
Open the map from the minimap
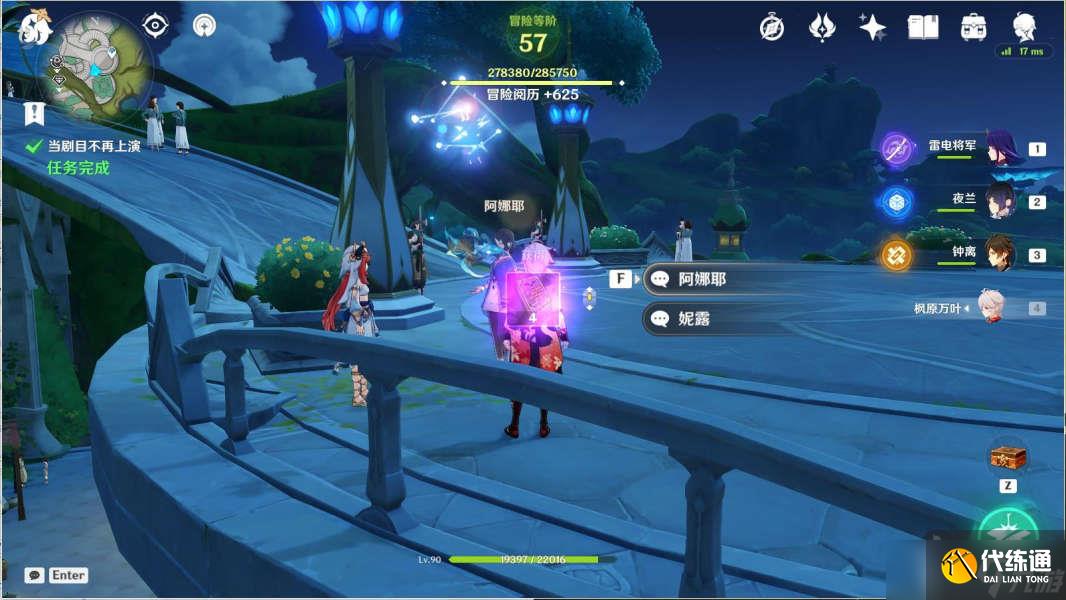pyautogui.click(x=94, y=66)
